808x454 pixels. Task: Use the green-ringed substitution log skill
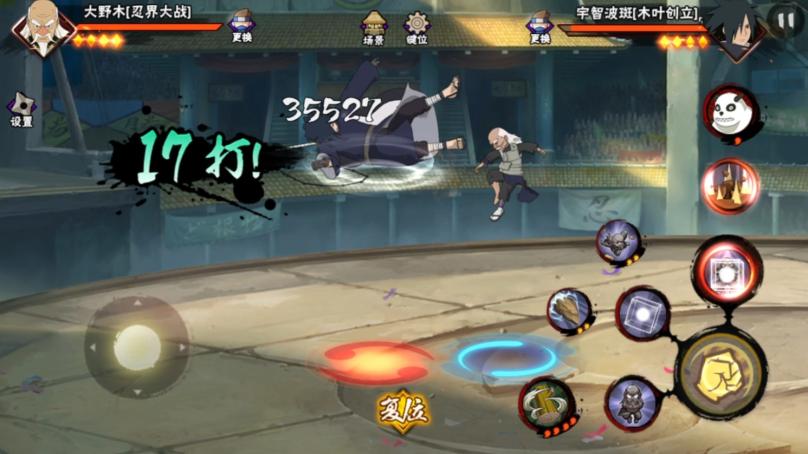click(x=547, y=404)
